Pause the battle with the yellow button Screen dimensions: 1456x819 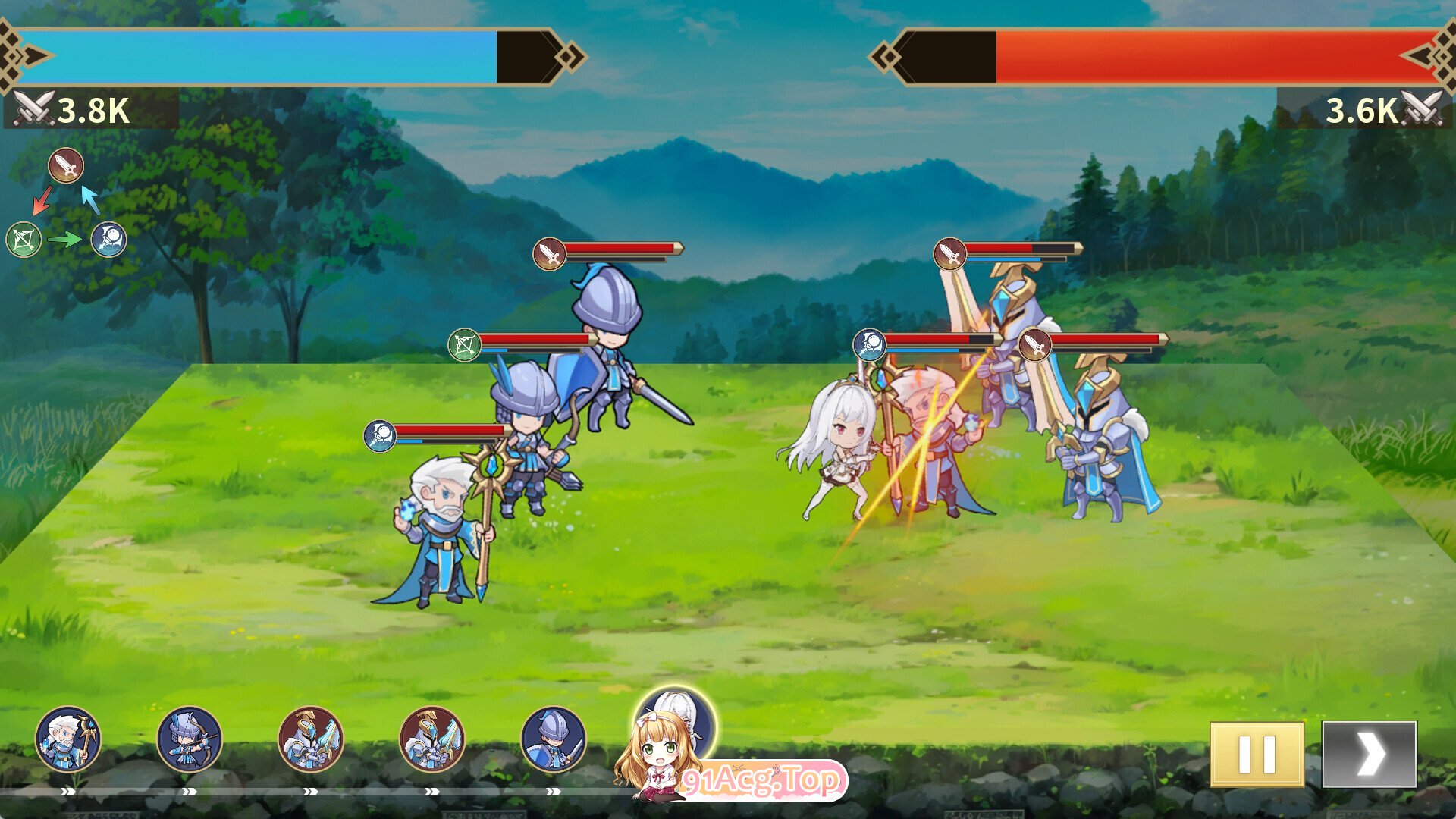tap(1257, 754)
